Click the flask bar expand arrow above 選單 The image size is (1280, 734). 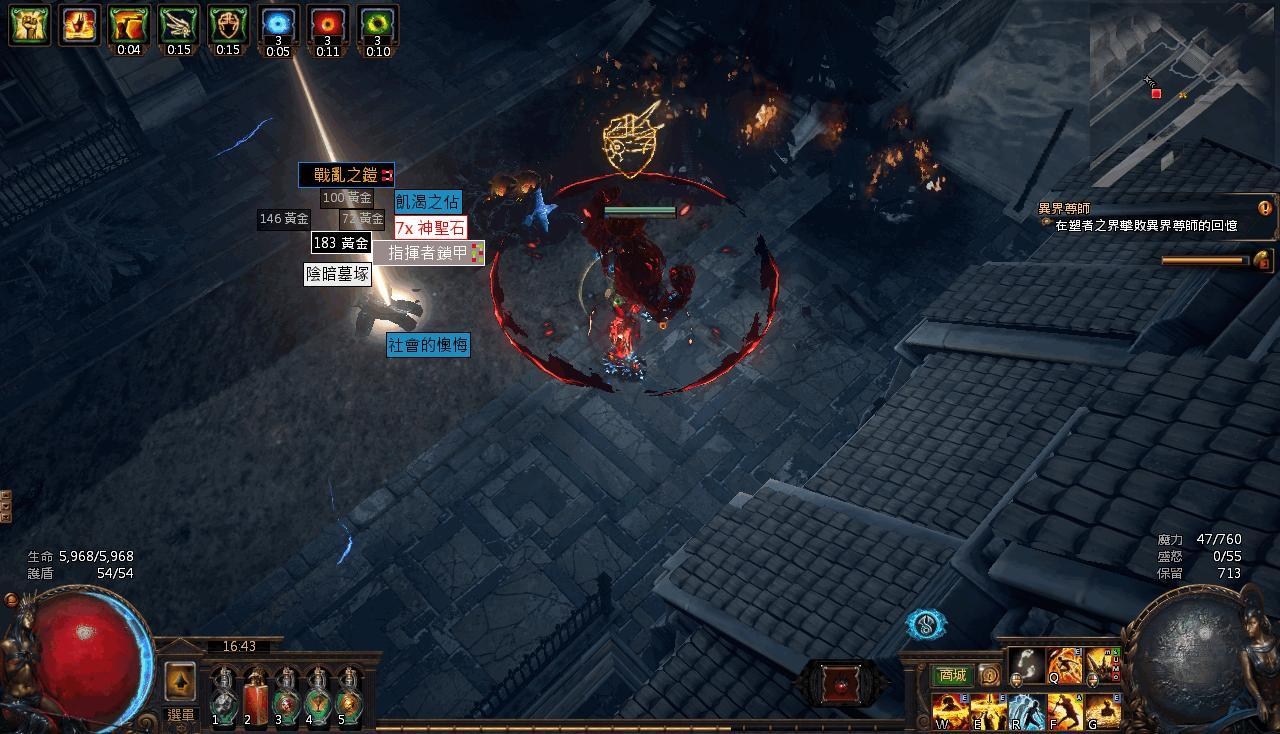click(179, 683)
